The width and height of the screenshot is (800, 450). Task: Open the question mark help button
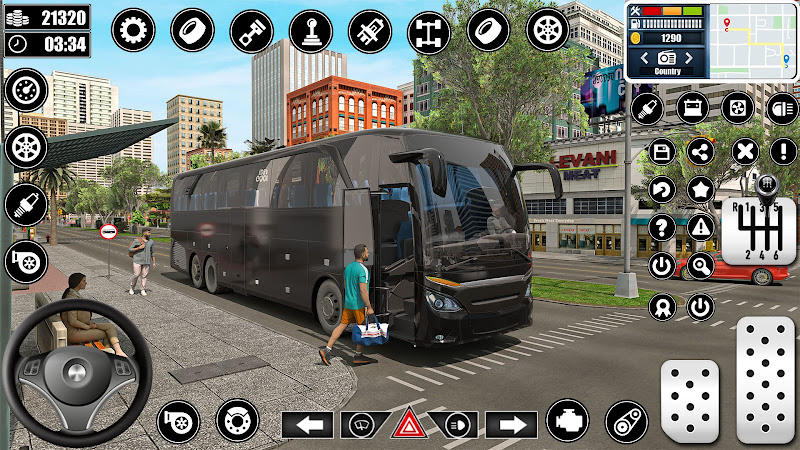coord(661,227)
